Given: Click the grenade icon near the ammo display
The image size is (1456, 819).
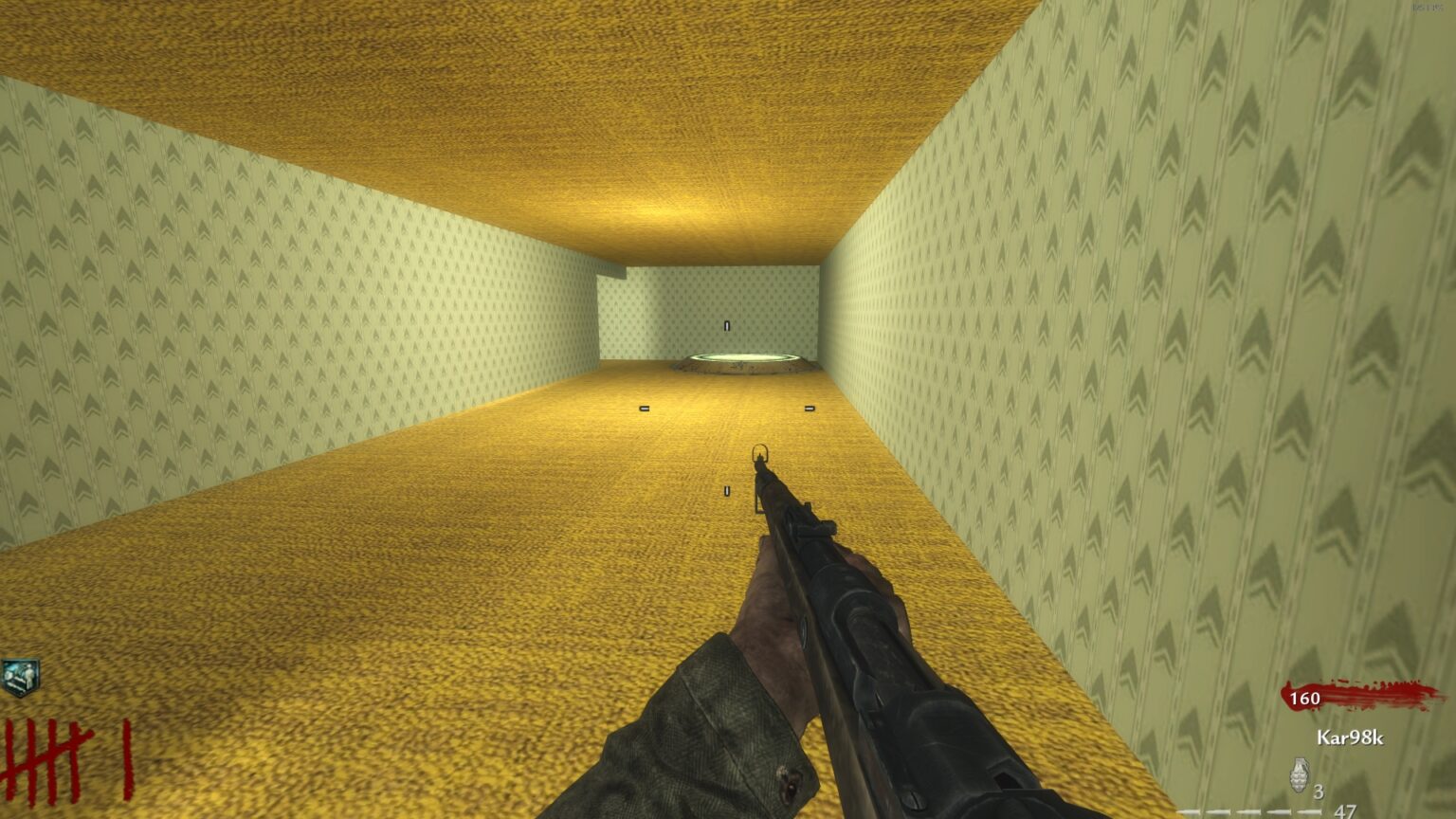Looking at the screenshot, I should click(x=1300, y=775).
